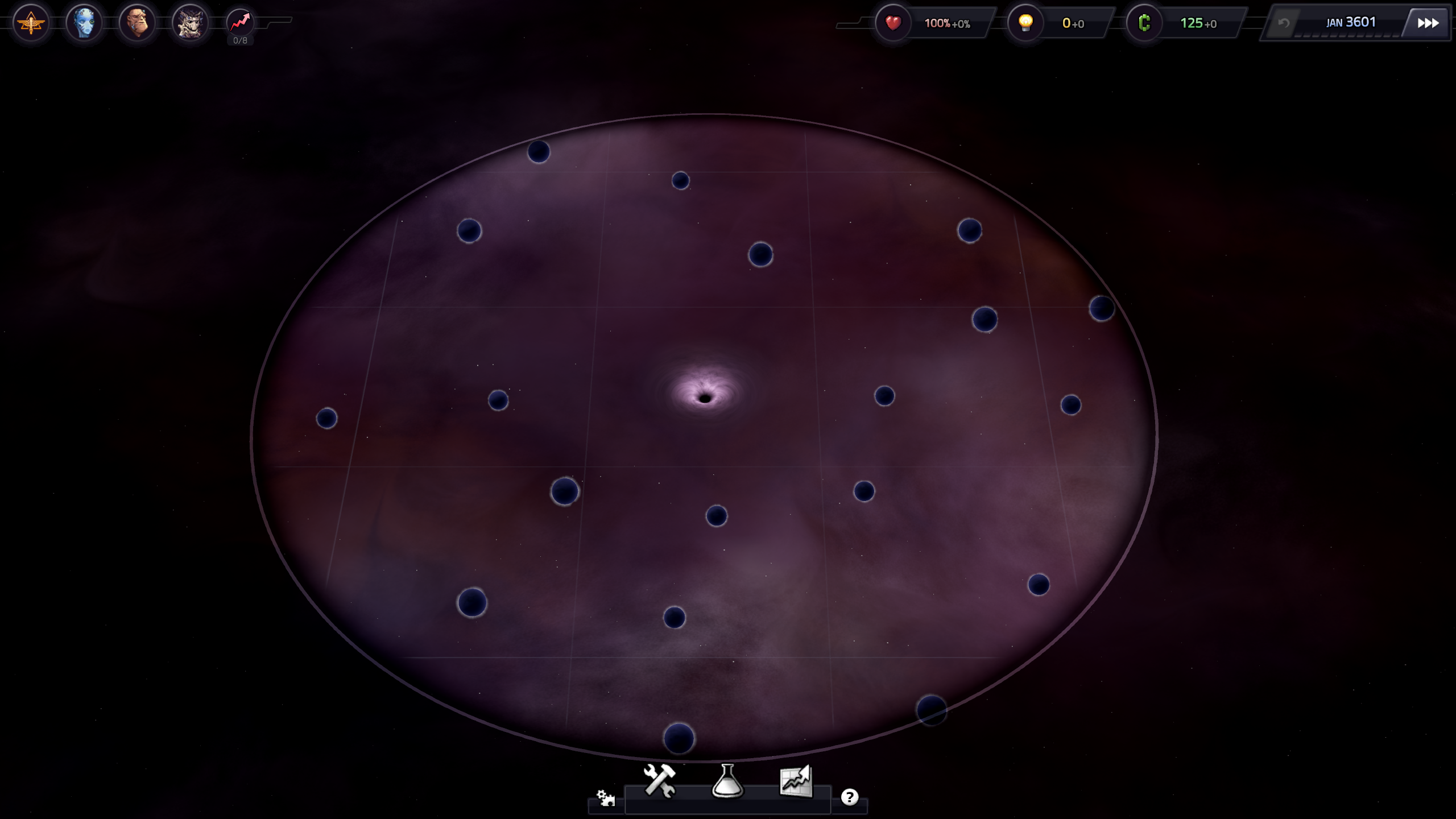Click the lightbulb research icon

click(x=1025, y=23)
